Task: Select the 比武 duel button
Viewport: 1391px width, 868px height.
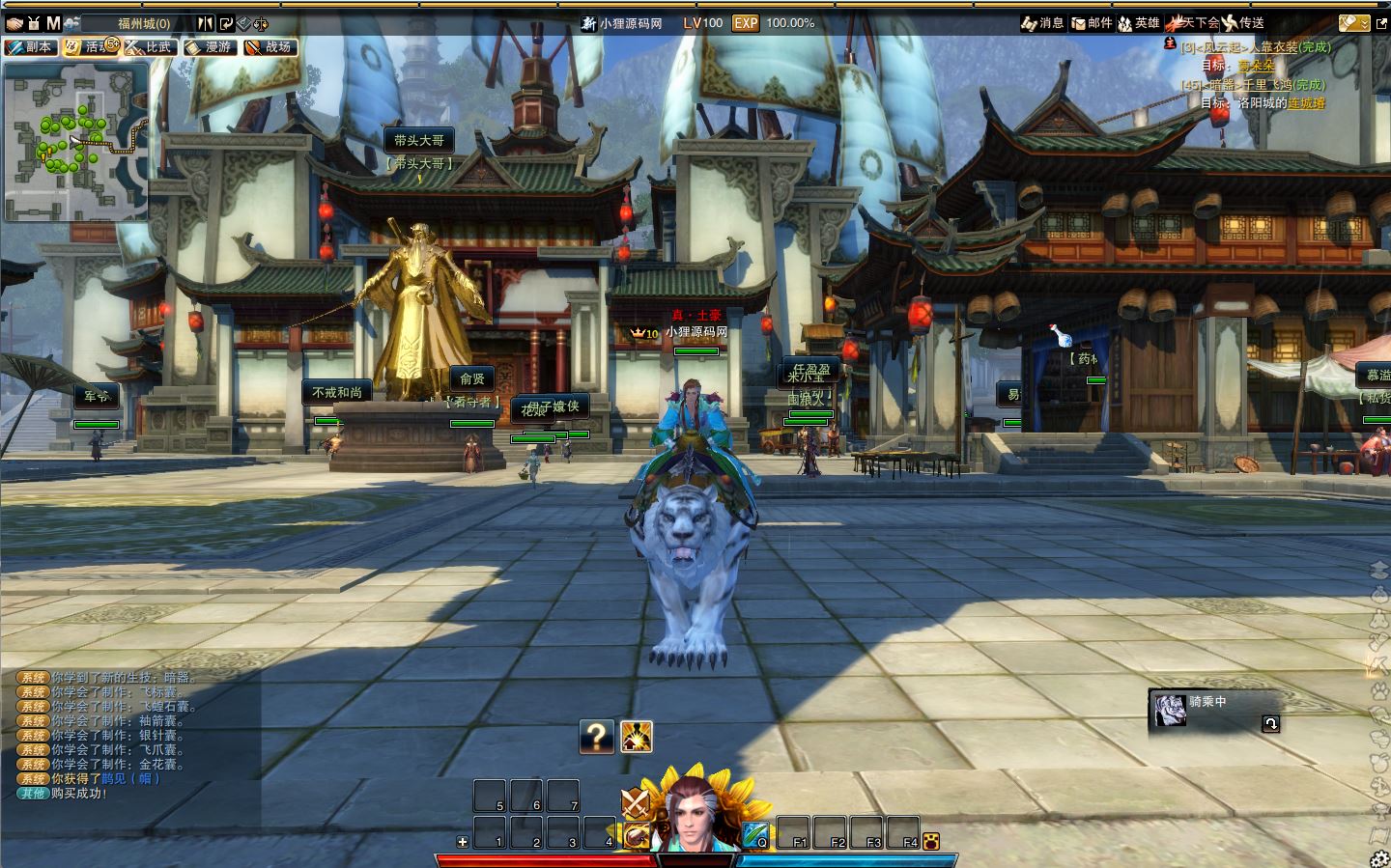Action: coord(150,46)
